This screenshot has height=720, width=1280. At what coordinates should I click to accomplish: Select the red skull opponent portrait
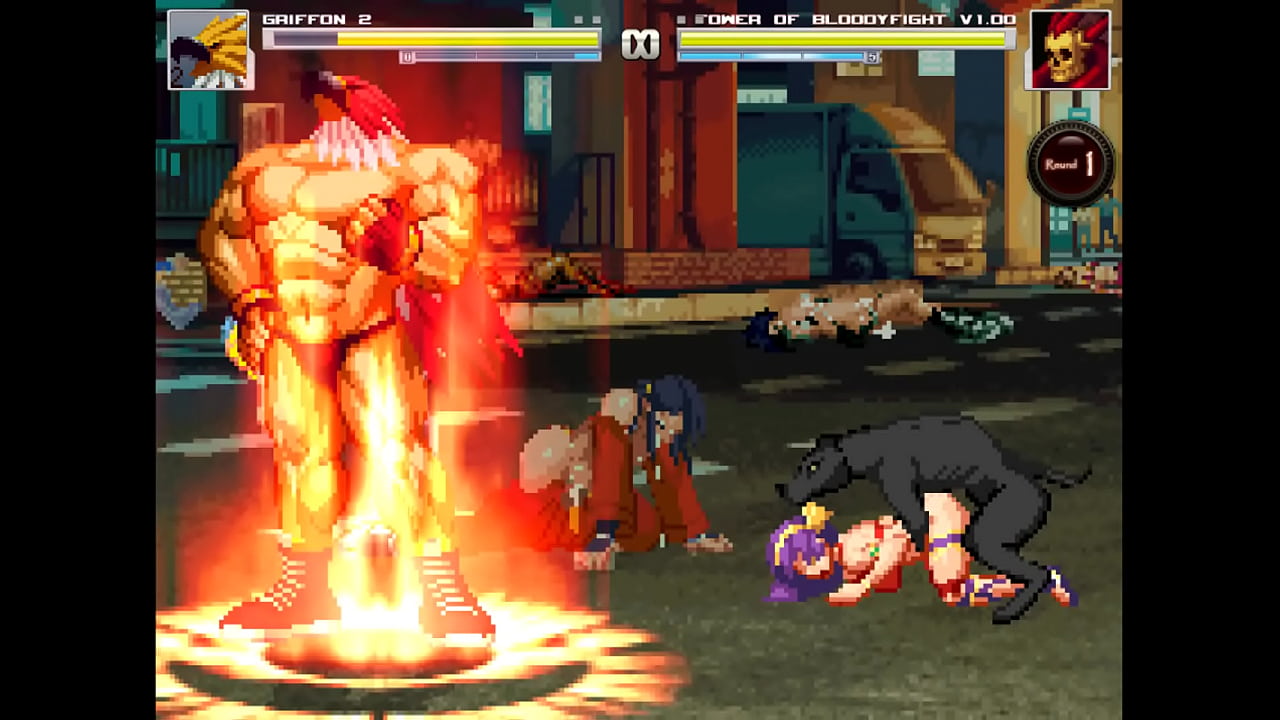point(1068,50)
